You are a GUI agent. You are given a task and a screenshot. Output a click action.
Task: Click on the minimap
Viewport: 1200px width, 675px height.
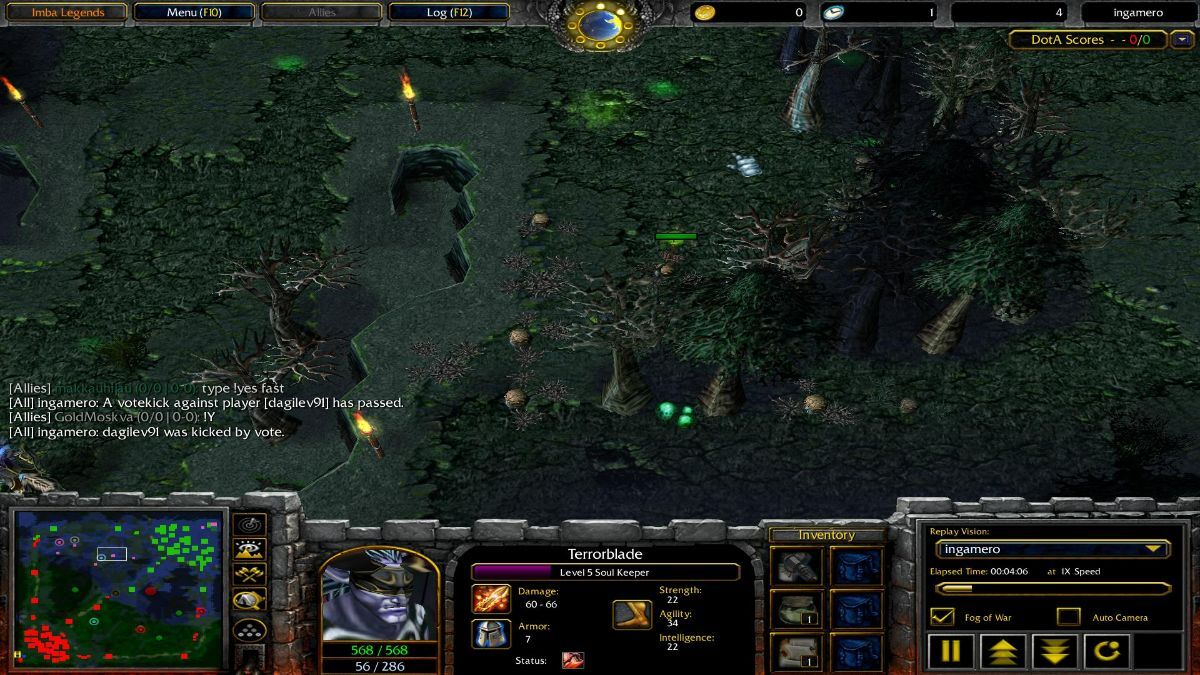pos(118,590)
